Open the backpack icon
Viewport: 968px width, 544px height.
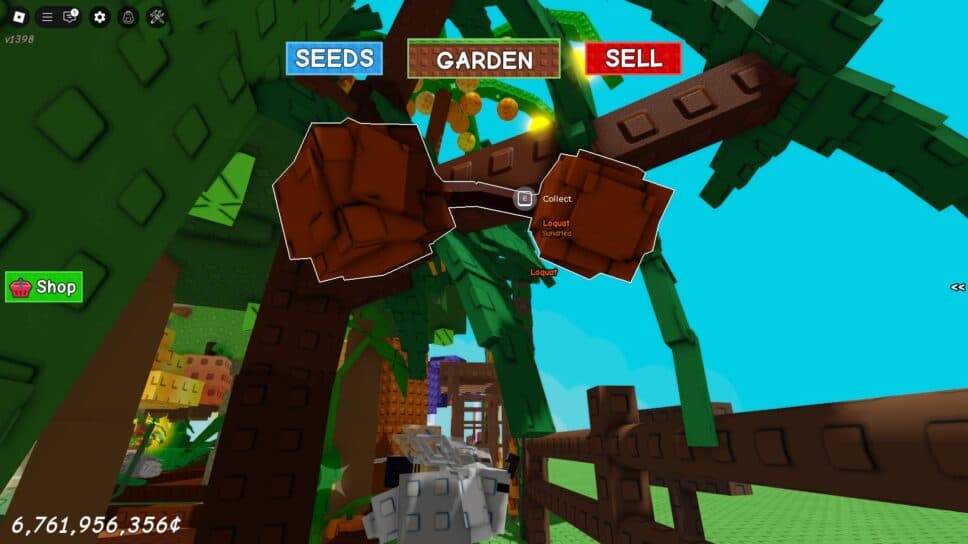tap(128, 17)
